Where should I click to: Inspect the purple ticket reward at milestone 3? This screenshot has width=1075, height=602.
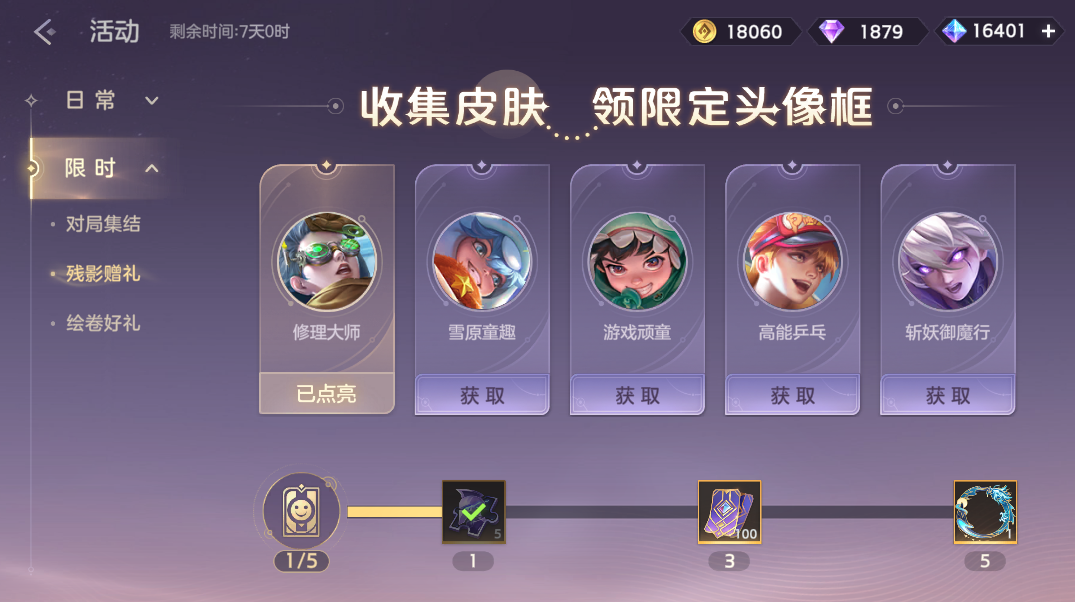click(730, 512)
